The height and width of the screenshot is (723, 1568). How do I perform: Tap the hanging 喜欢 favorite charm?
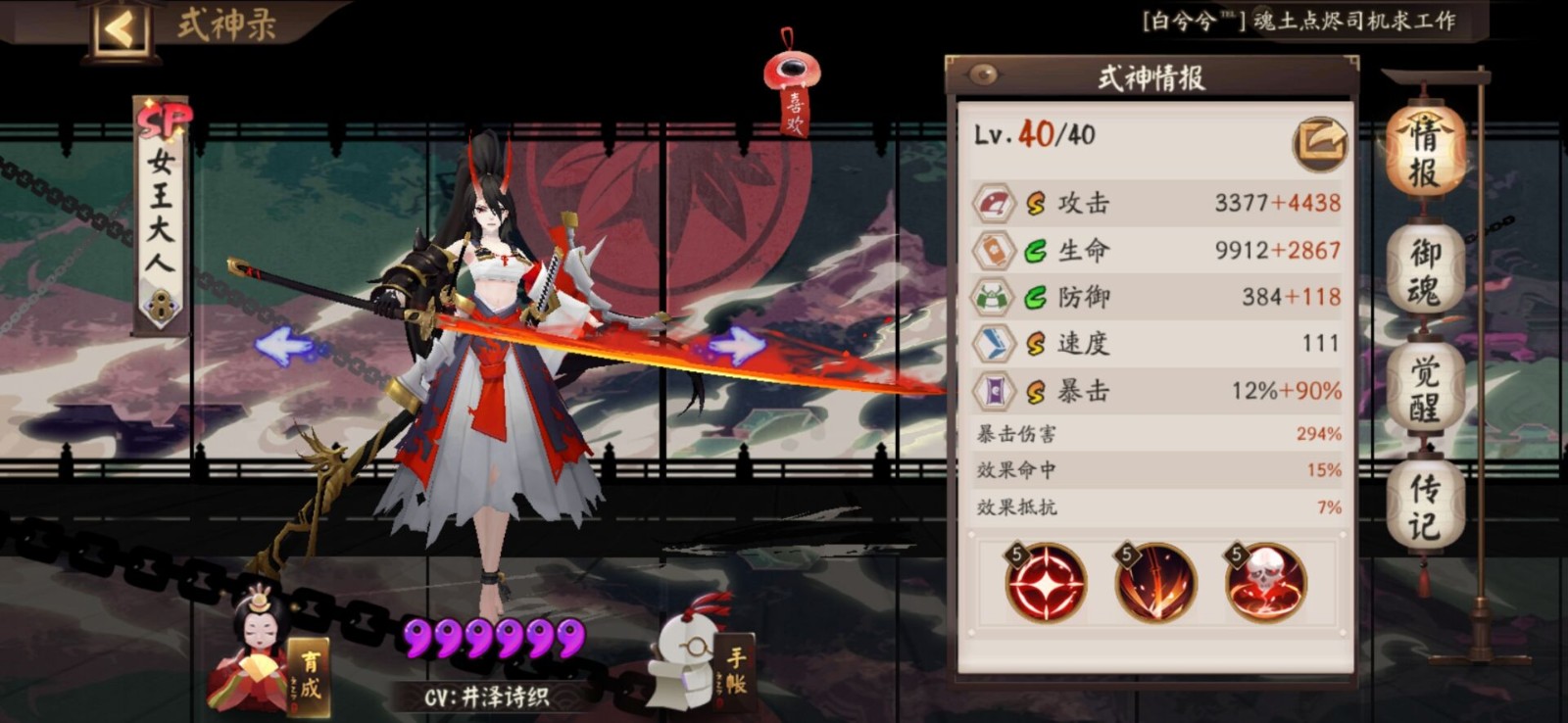pos(792,78)
